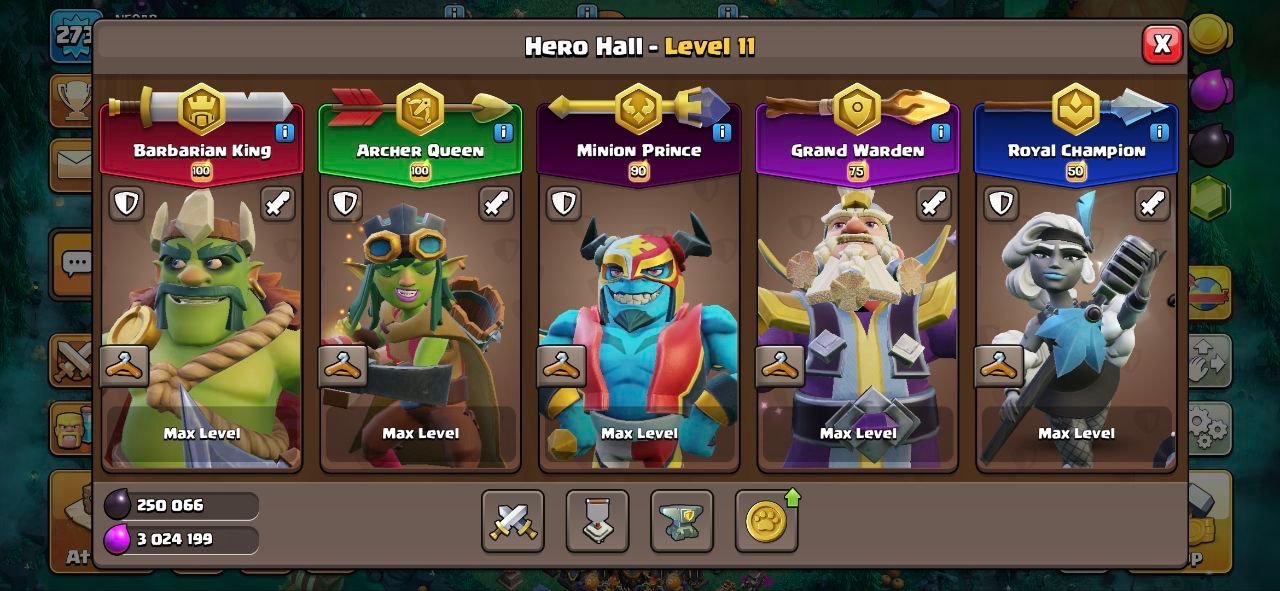Image resolution: width=1280 pixels, height=591 pixels.
Task: Open the crossed swords button
Action: coord(513,521)
